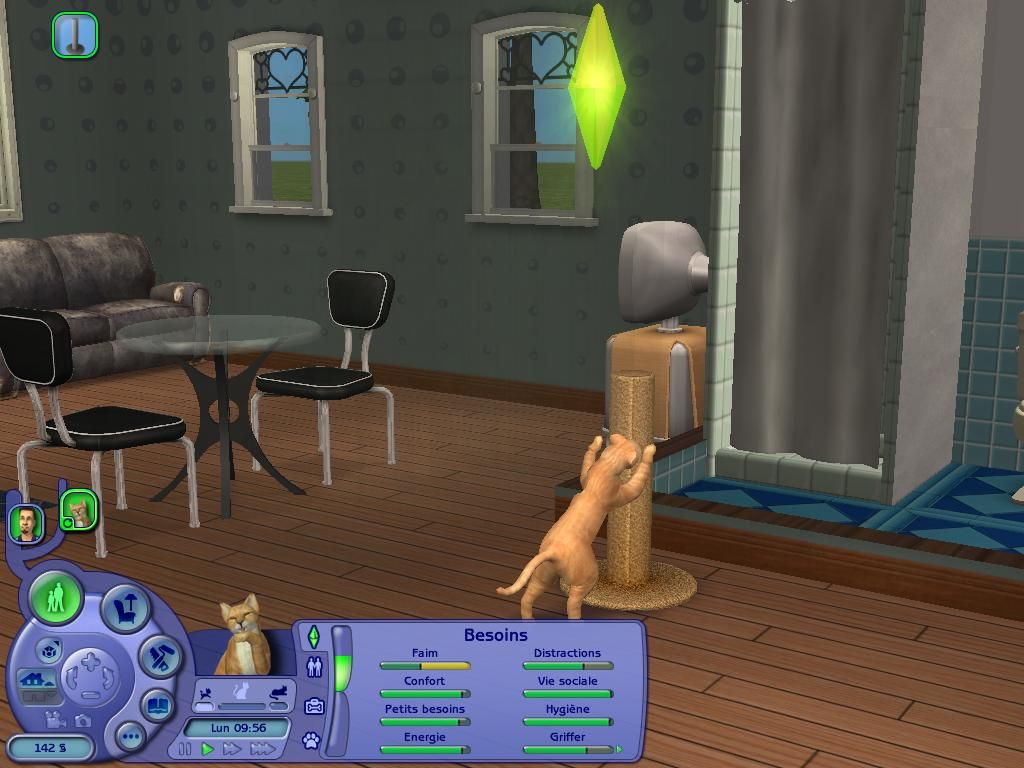Viewport: 1024px width, 768px height.
Task: Open the Needs plumbob tab
Action: (x=314, y=637)
